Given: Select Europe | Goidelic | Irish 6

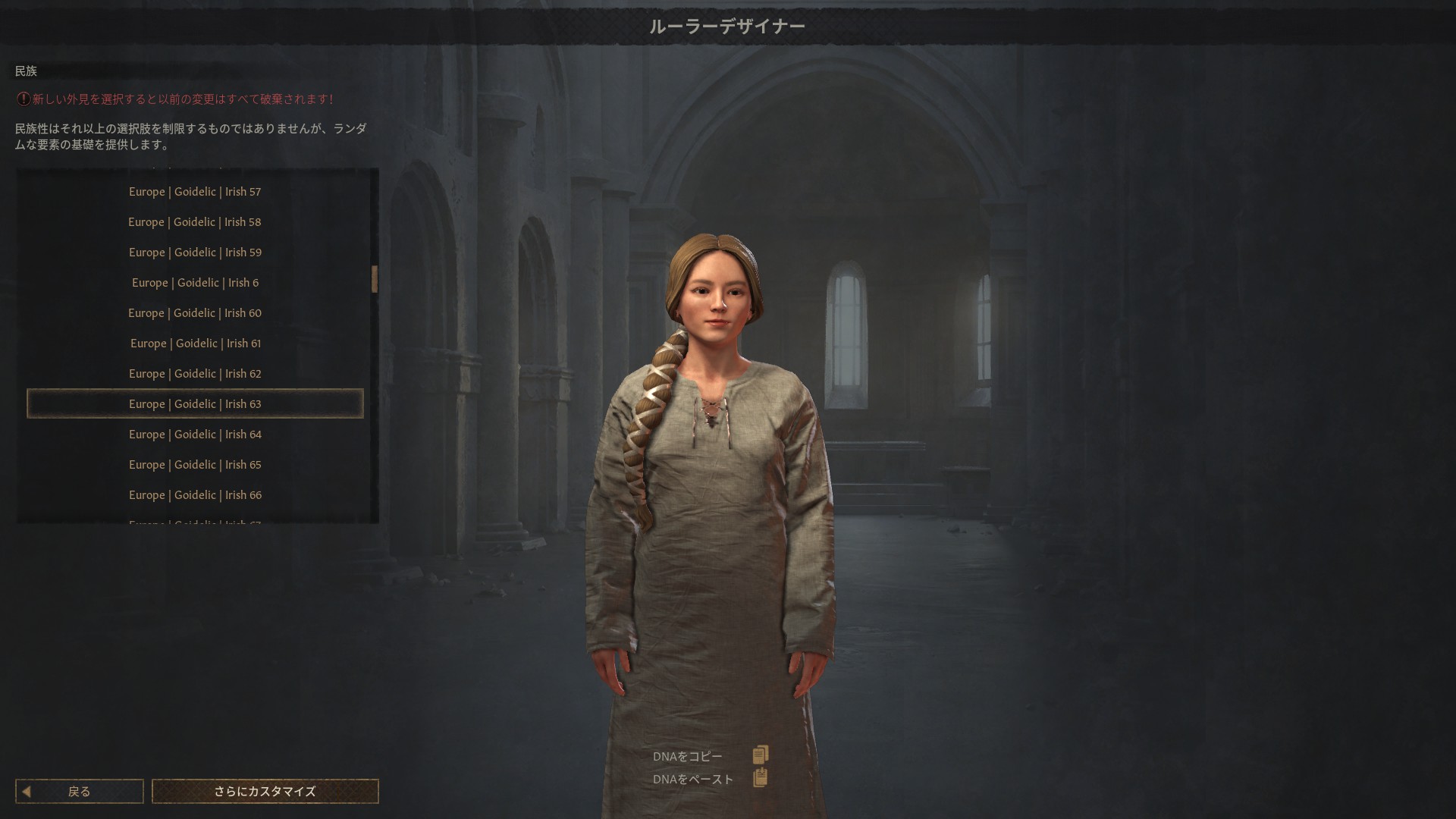Looking at the screenshot, I should pyautogui.click(x=195, y=282).
